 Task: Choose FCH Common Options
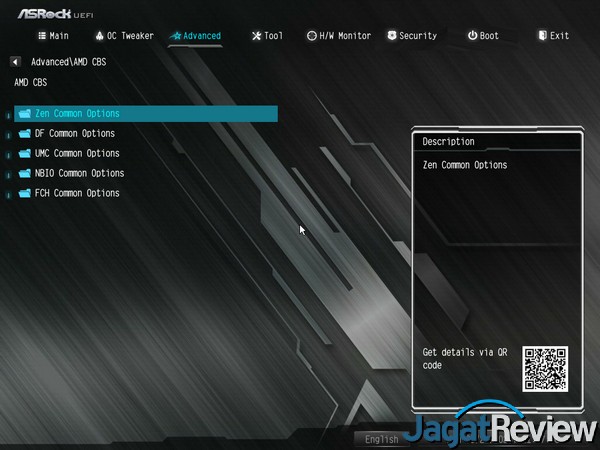tap(77, 193)
